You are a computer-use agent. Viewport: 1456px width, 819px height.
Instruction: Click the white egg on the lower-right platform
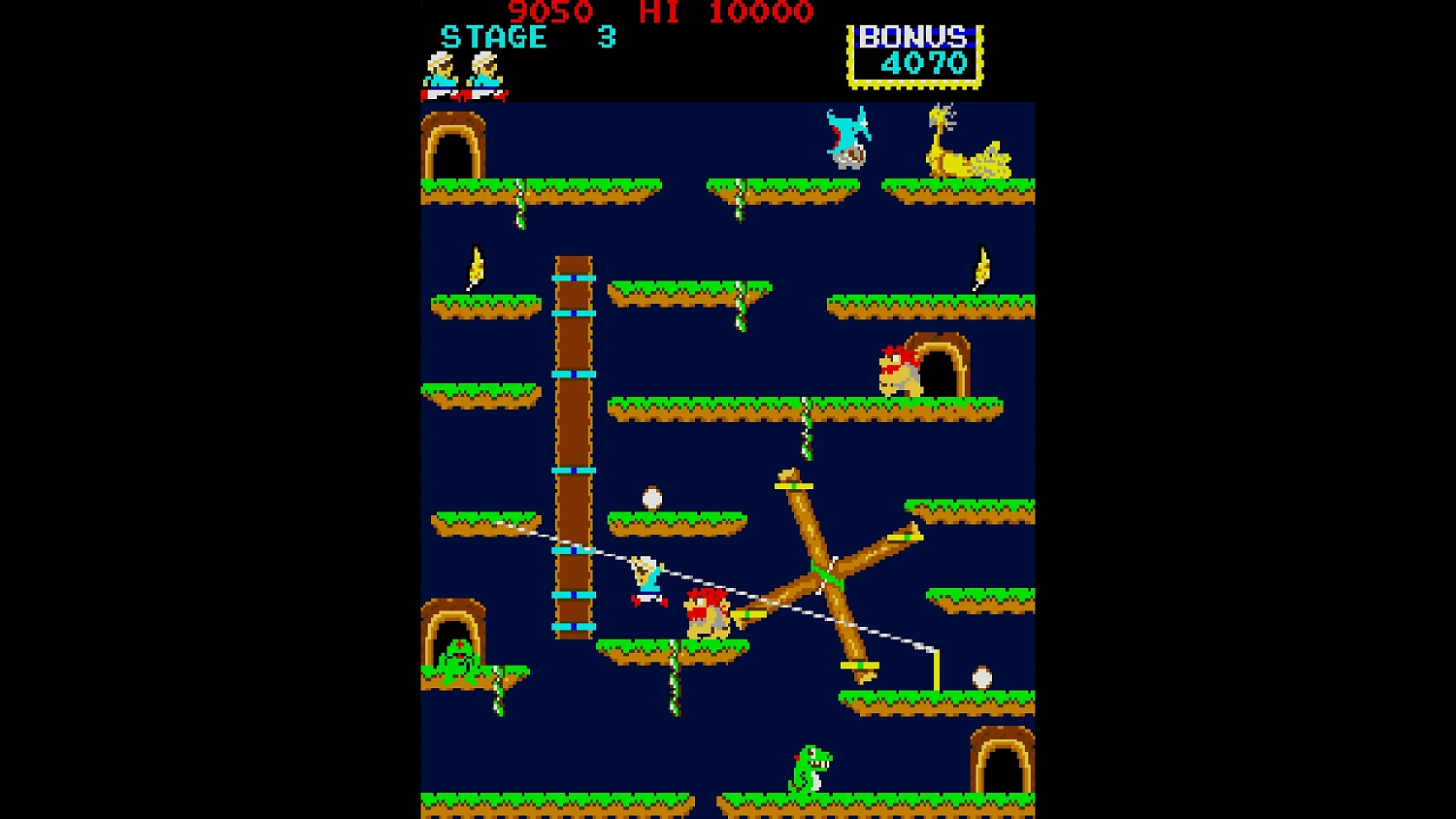pyautogui.click(x=983, y=674)
